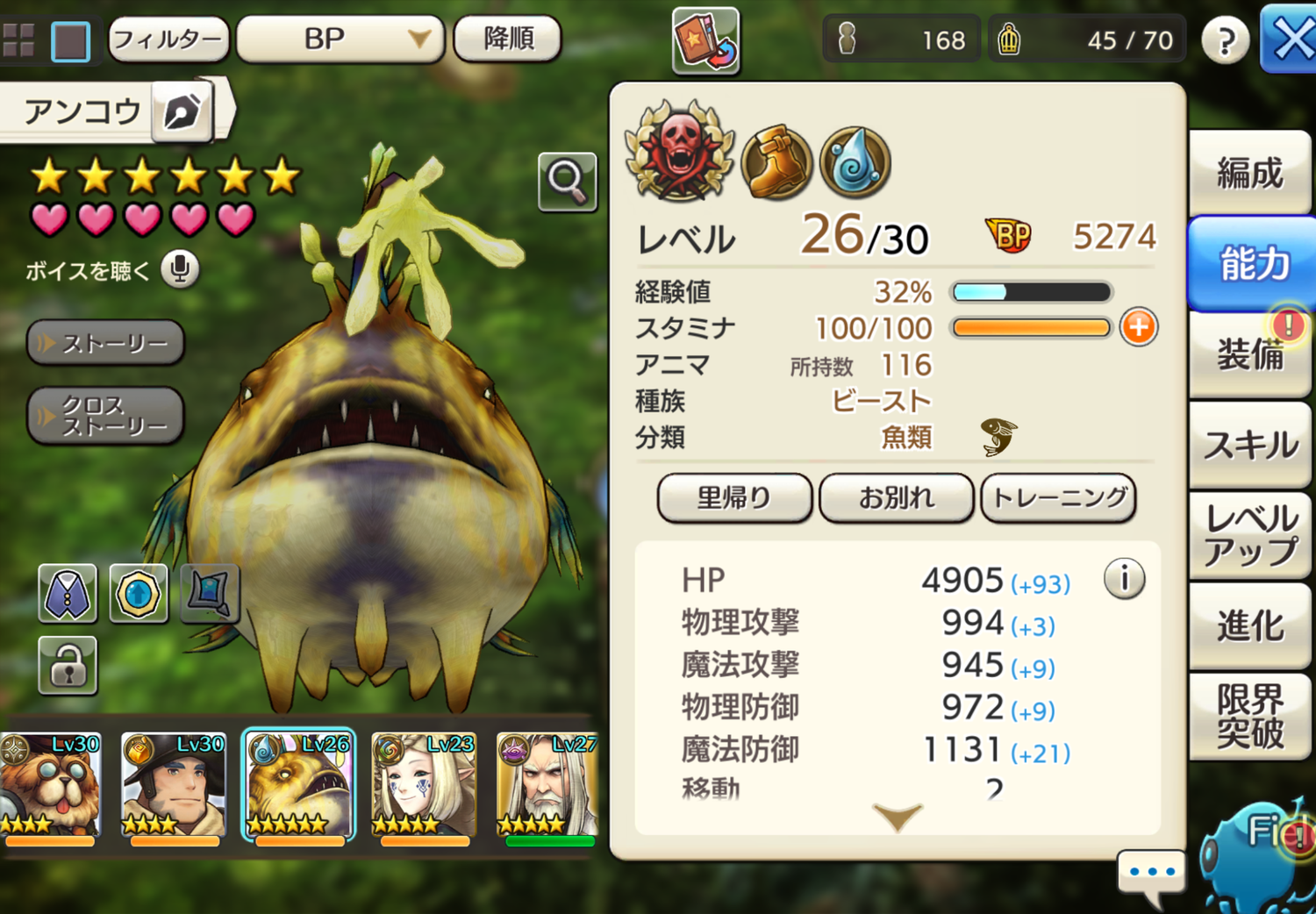
Task: Open the BP sort dropdown
Action: tap(340, 39)
